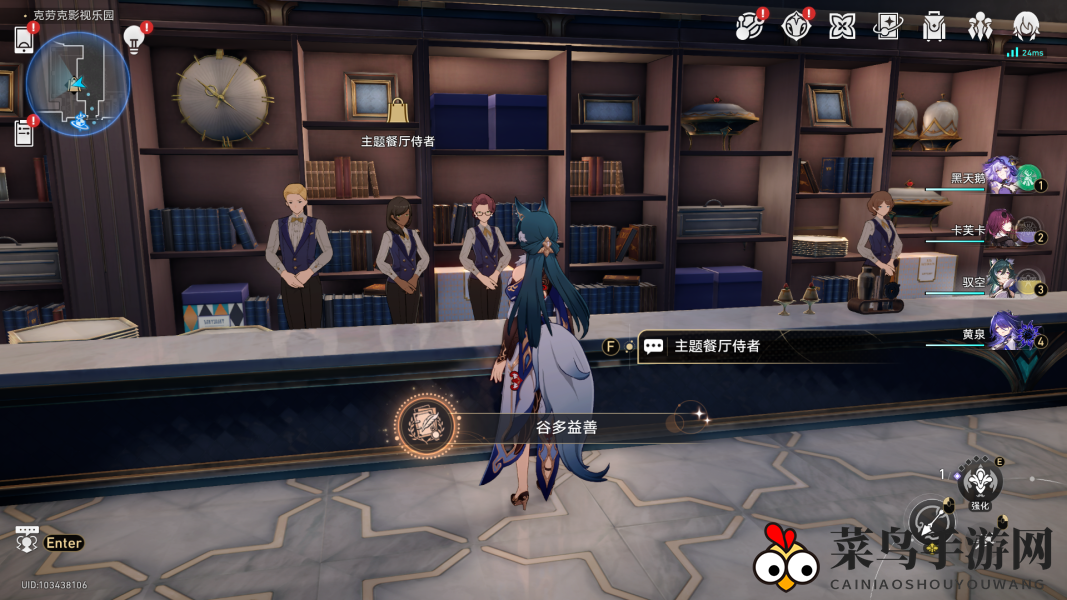Open the Travel Log events icon
1067x600 pixels.
(750, 26)
